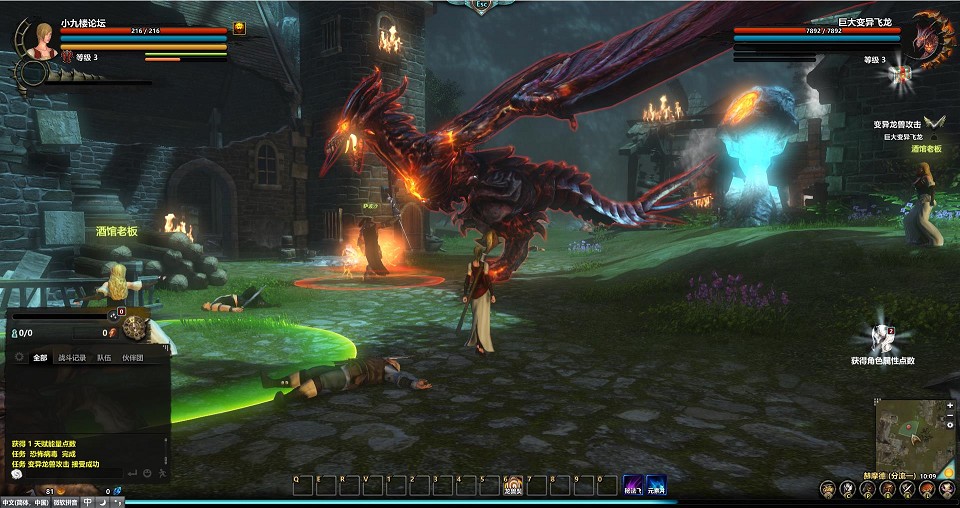Toggle the 微软拼音 IME 中 mode button
Viewport: 960px width, 508px height.
pos(87,502)
